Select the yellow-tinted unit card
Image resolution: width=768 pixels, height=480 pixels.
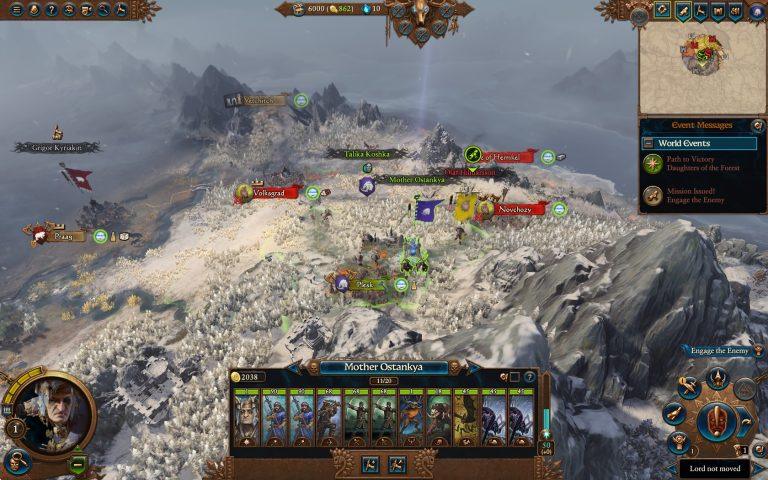coord(465,418)
